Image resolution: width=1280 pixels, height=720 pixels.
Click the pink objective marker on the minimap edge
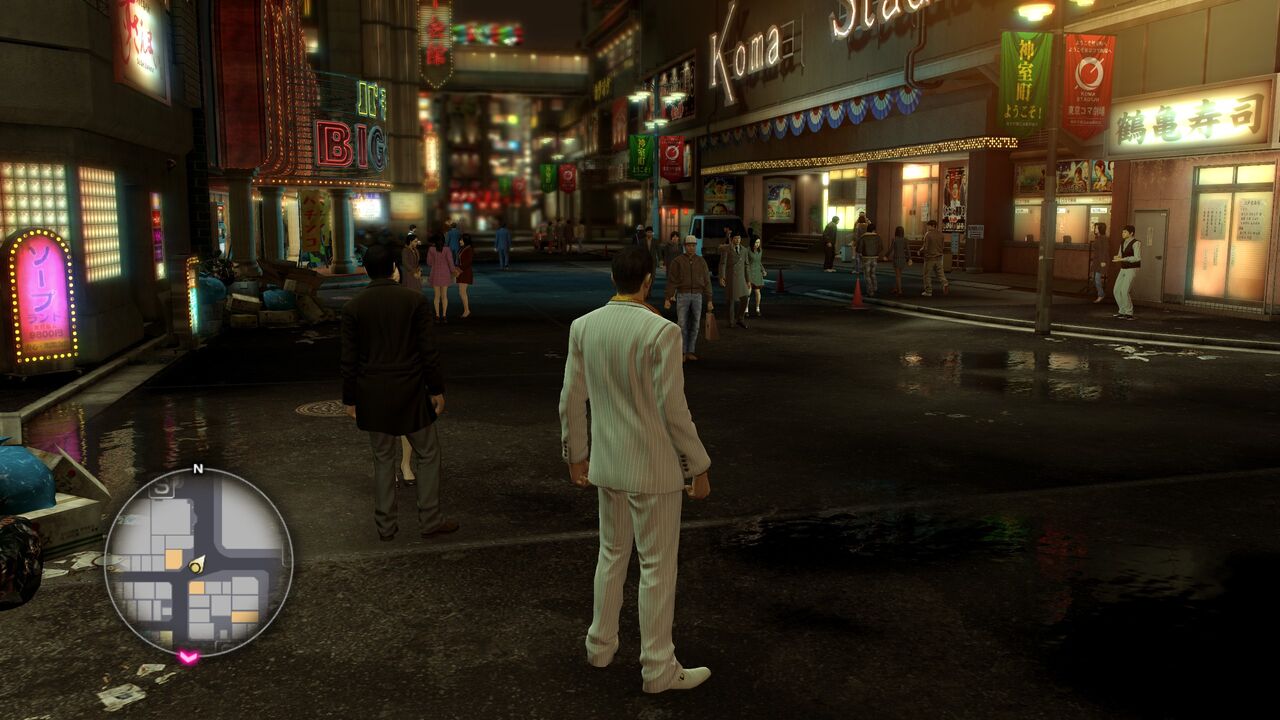pos(187,656)
